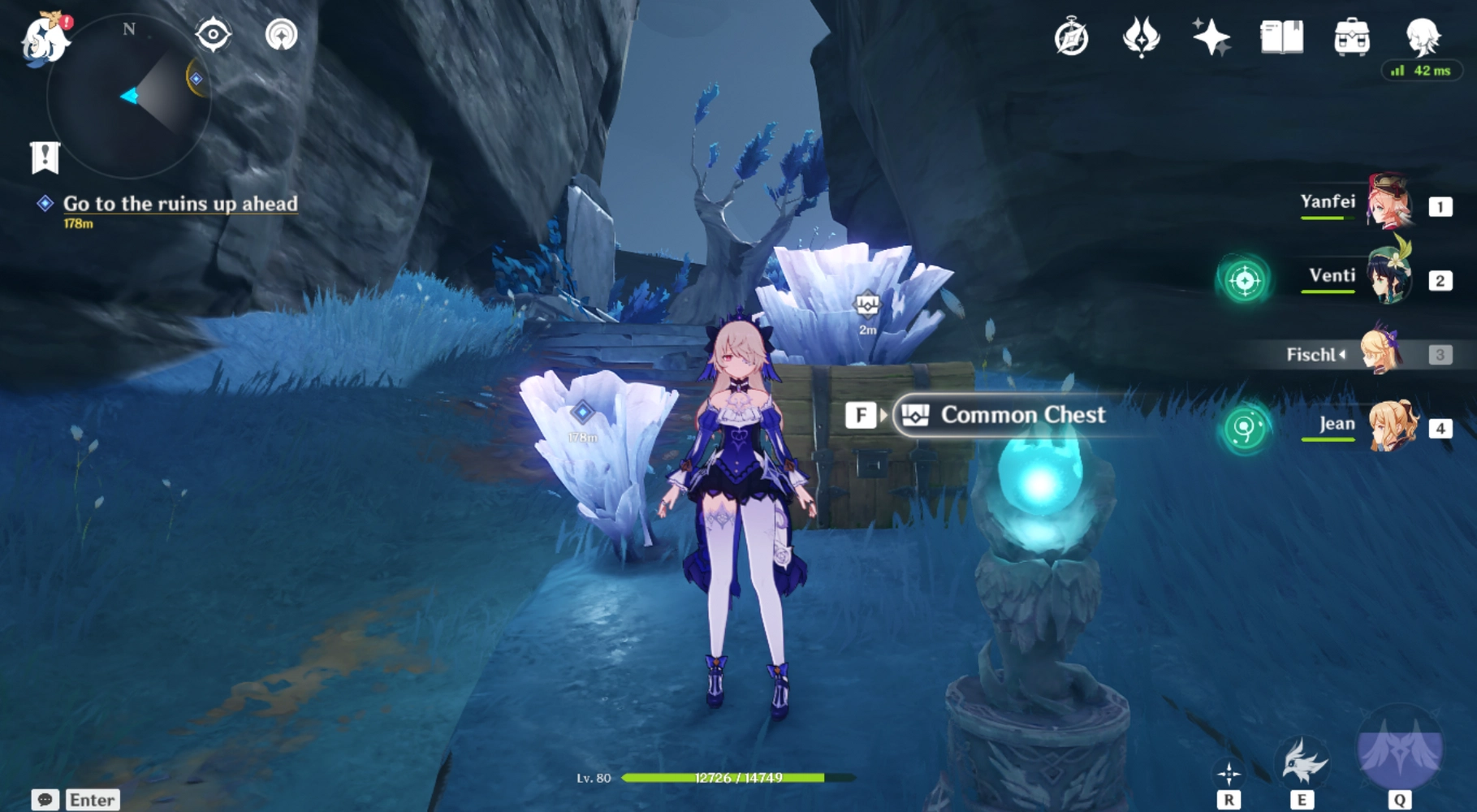Open the battle pass winged icon

[x=1141, y=37]
